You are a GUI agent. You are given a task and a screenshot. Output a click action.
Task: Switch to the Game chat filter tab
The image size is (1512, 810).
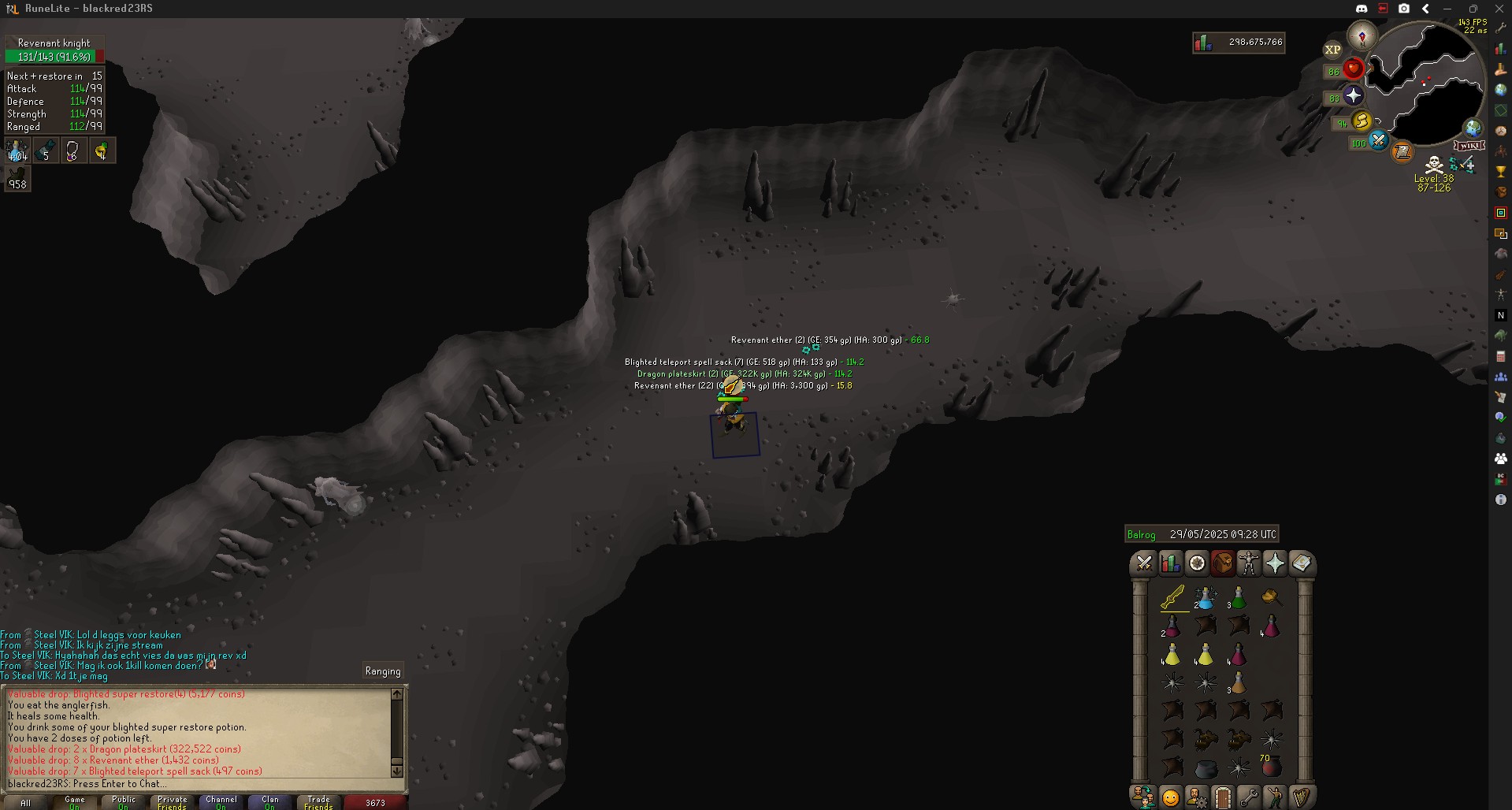(x=75, y=802)
